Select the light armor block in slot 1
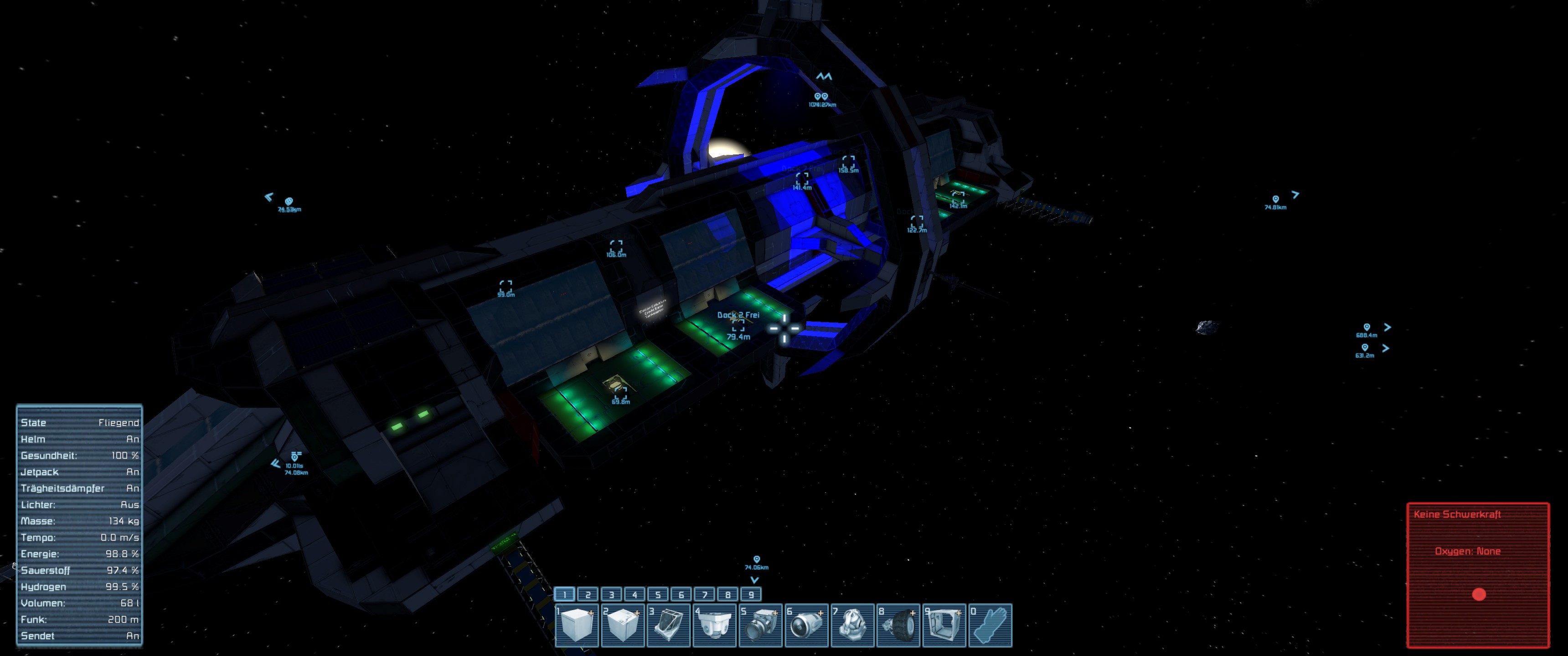 (577, 625)
